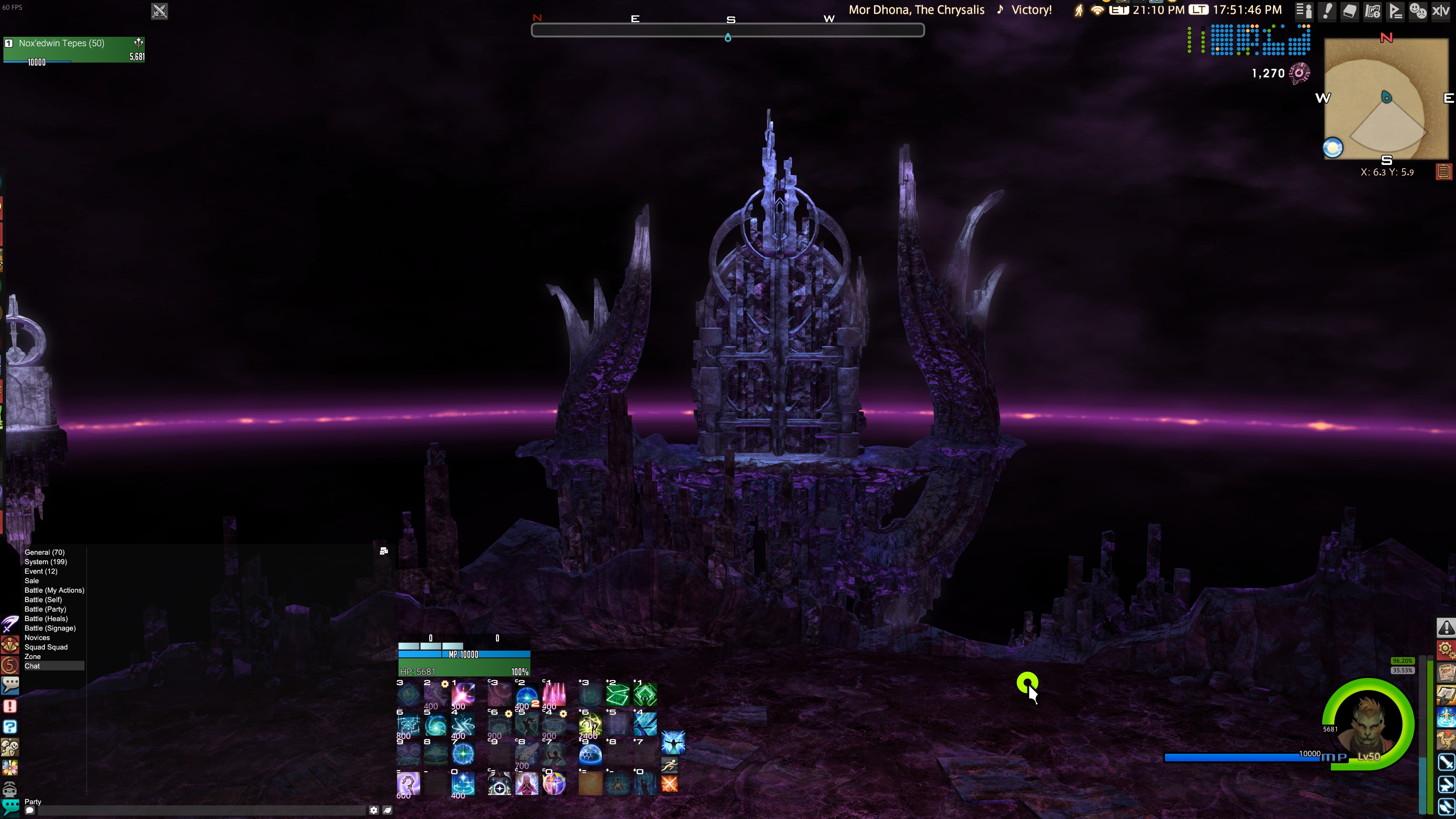
Task: Show the Novices chat tab
Action: (x=37, y=637)
